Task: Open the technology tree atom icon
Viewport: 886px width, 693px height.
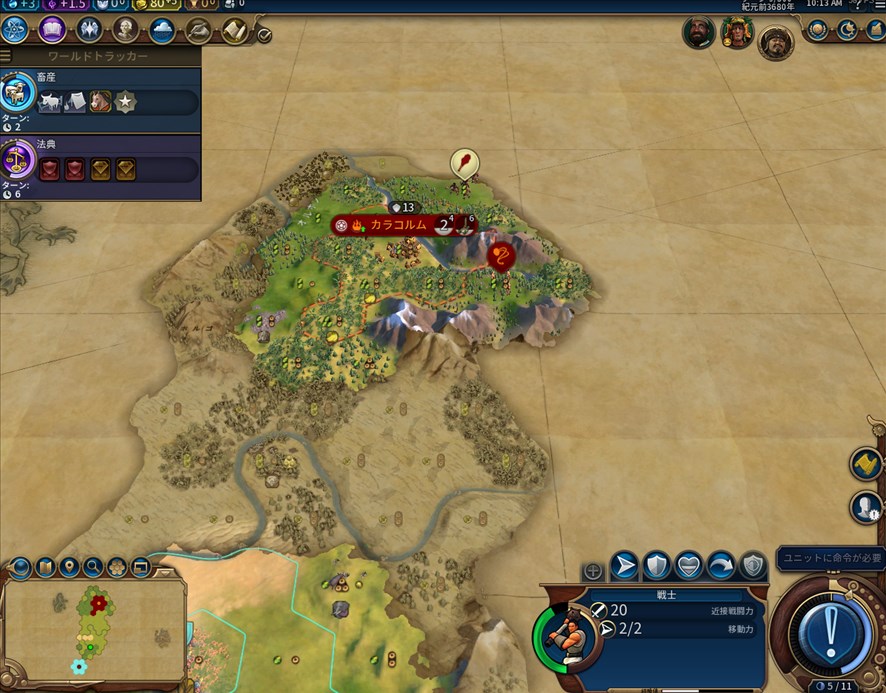Action: click(16, 30)
